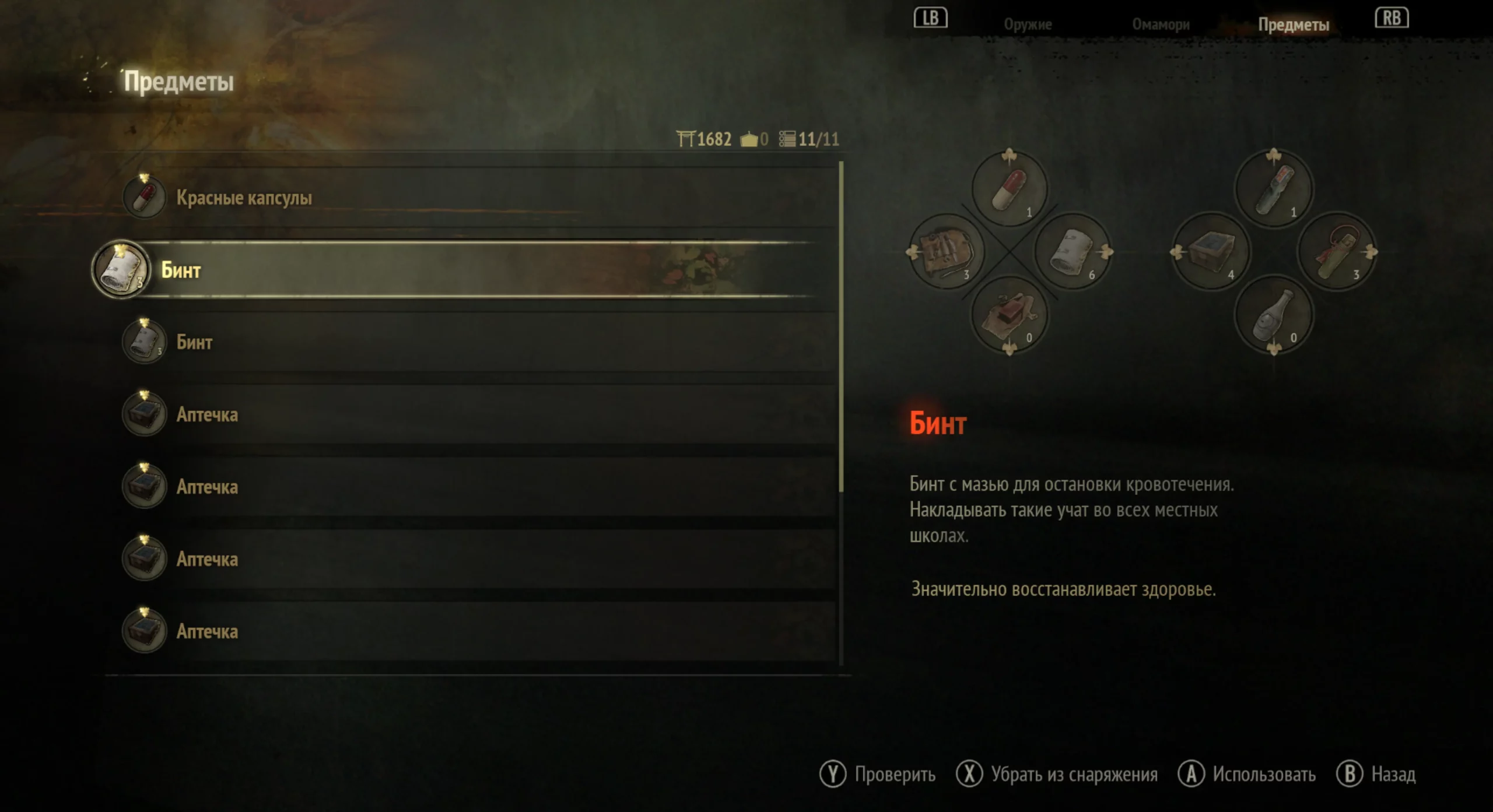Select the Предметы tab
1493x812 pixels.
point(1293,24)
